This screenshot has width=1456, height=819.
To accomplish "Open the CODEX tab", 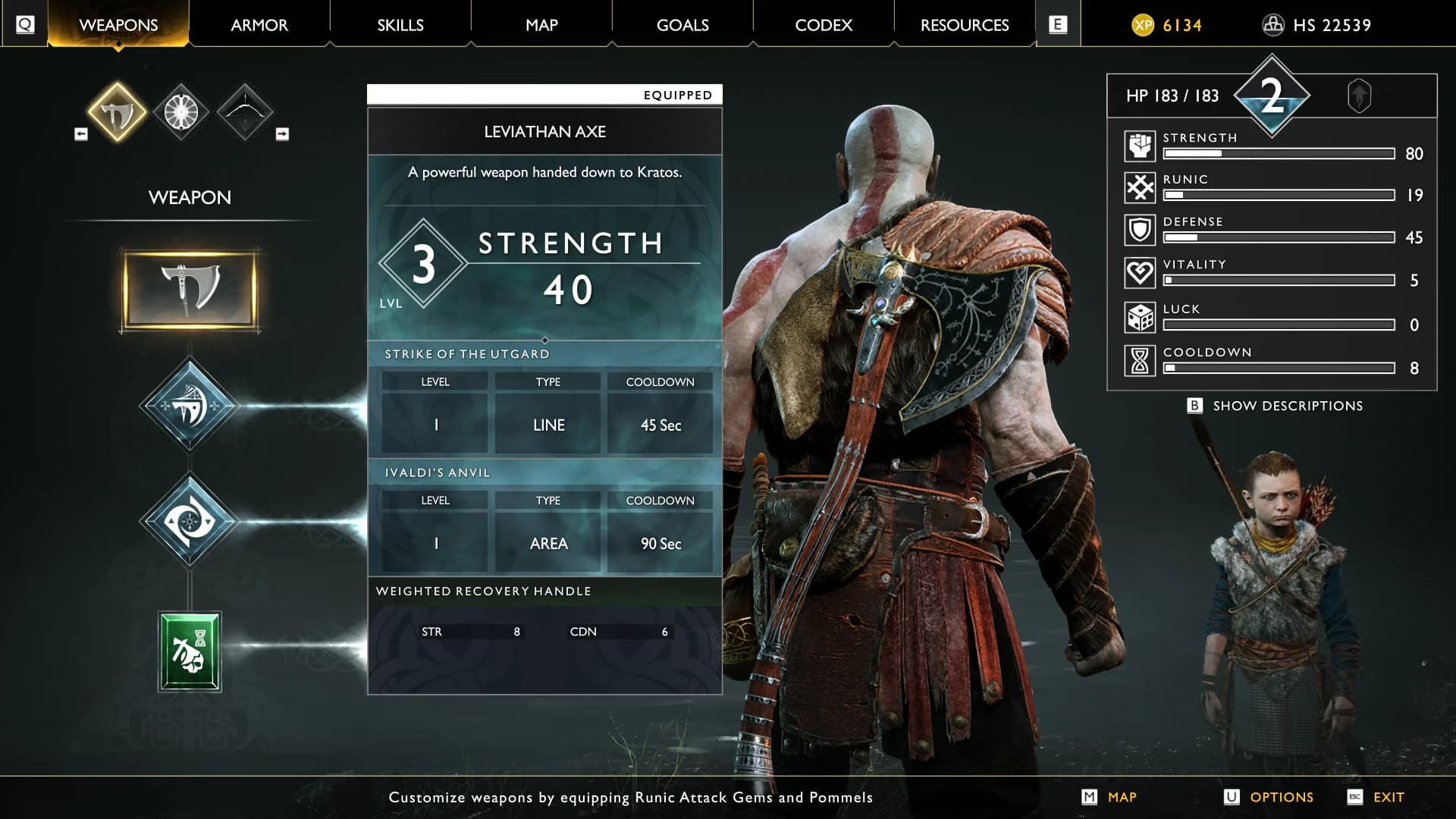I will click(823, 24).
